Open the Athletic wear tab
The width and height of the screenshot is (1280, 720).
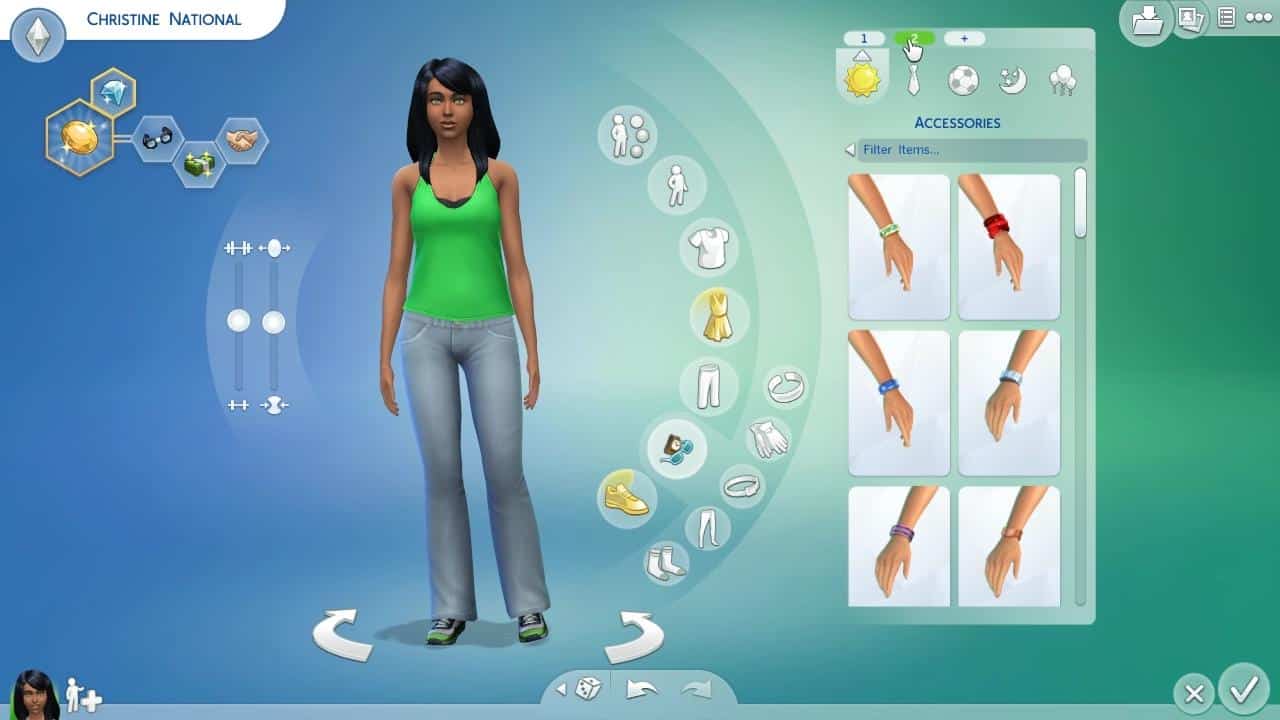962,80
